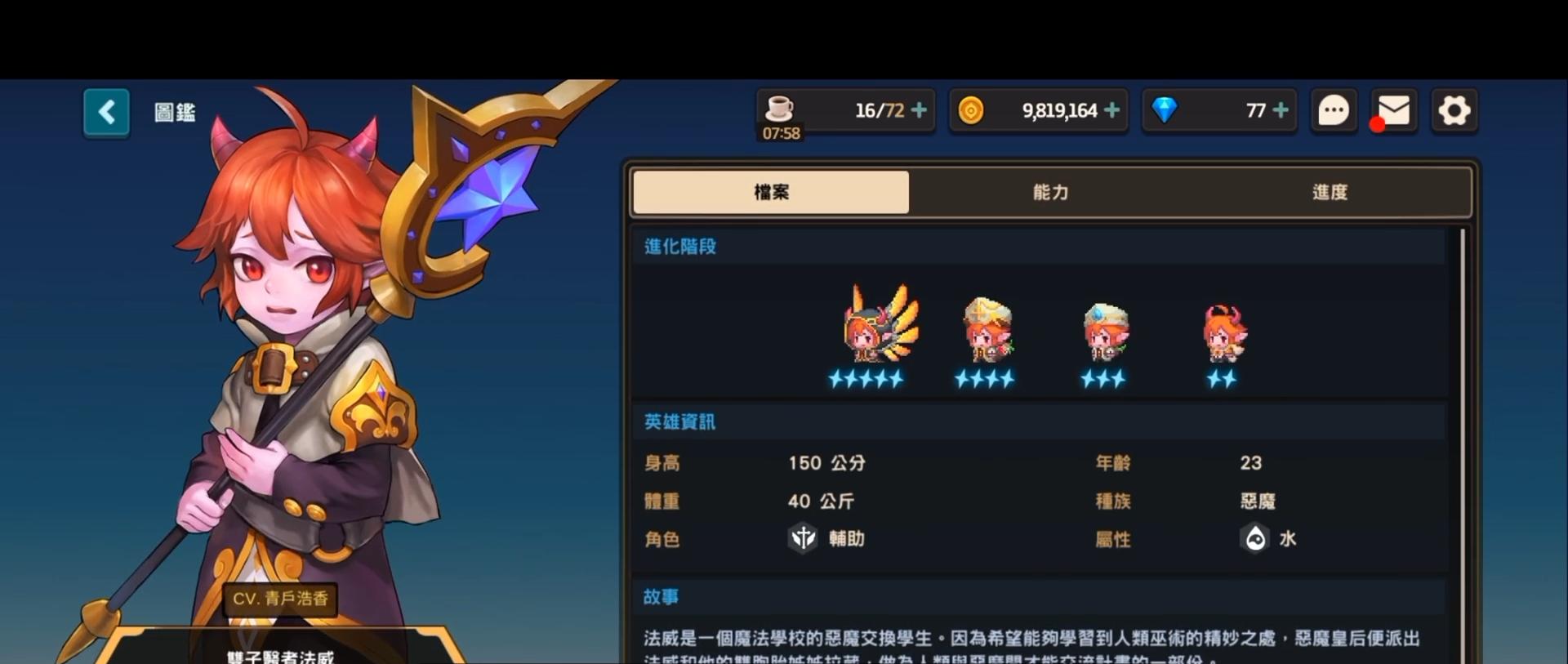Tap the back arrow to leave 圖鑑

[x=106, y=112]
